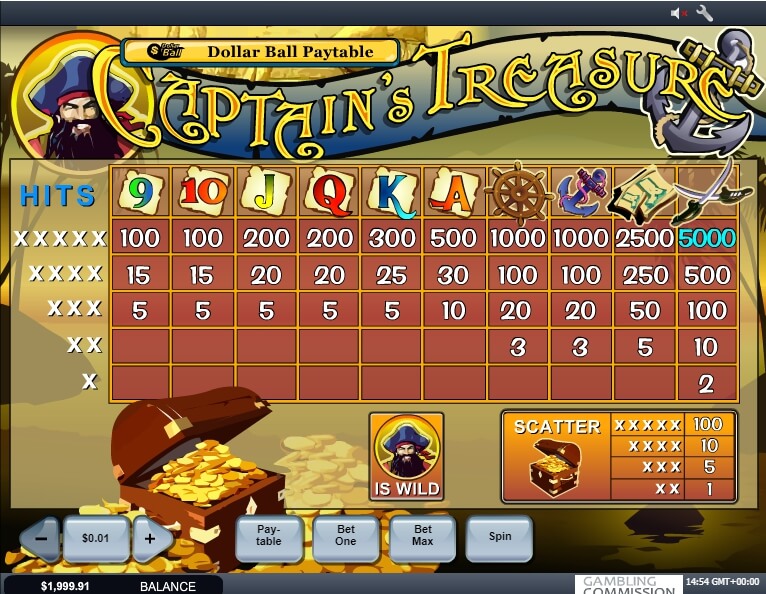This screenshot has height=594, width=766.
Task: Decrease the coin value with minus
Action: (x=41, y=538)
